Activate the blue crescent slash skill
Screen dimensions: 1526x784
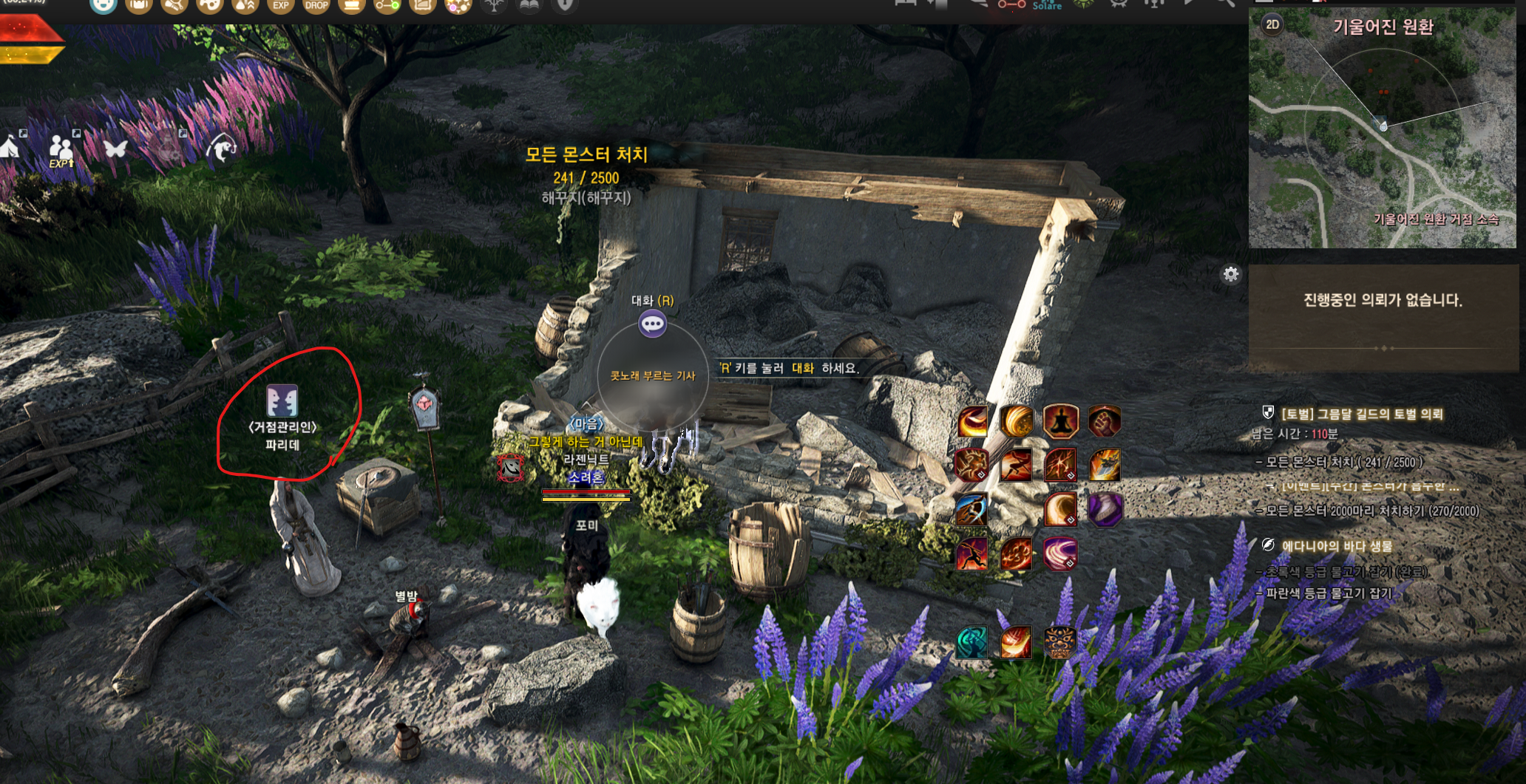coord(971,510)
